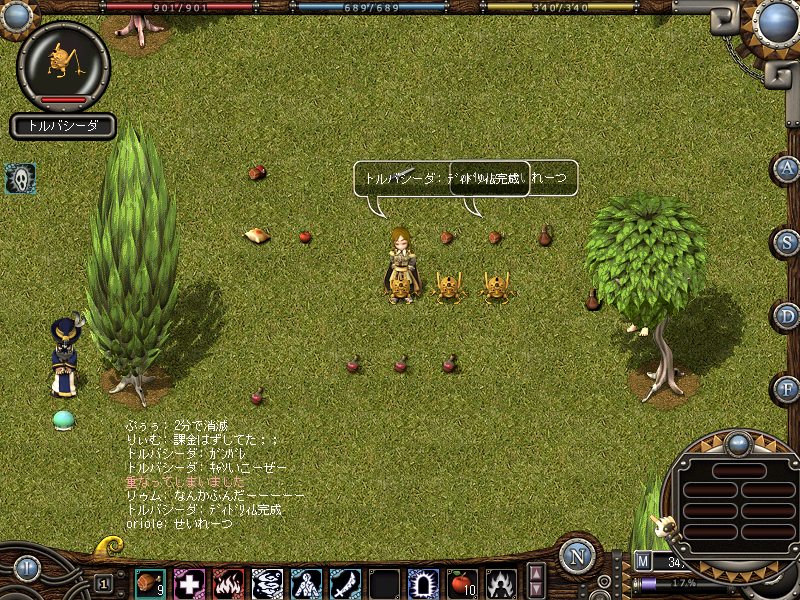Use the glowing archway skill icon

pos(423,583)
